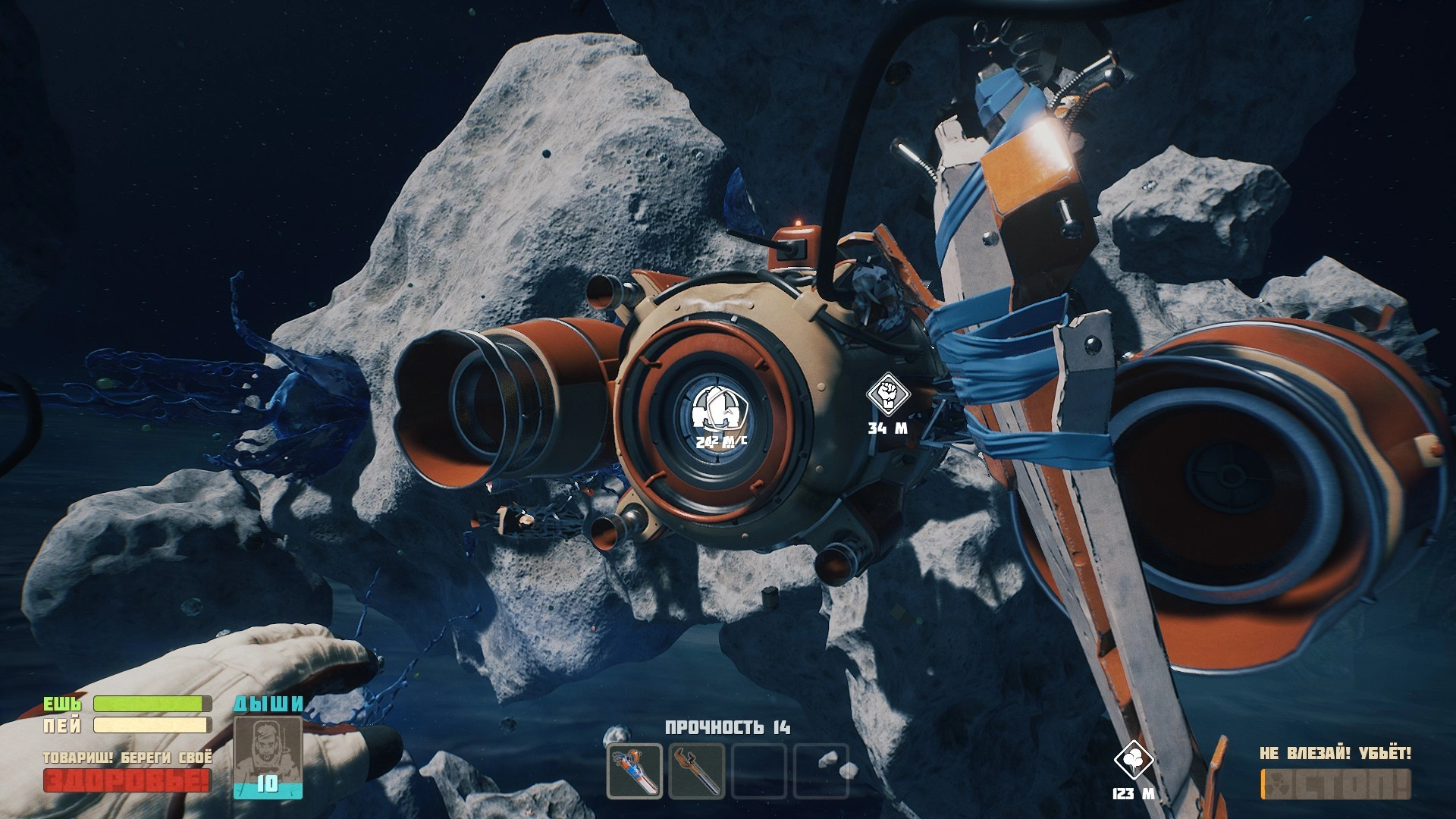Click the central target marker with speed readout
Screen dimensions: 1456x819
pos(716,408)
